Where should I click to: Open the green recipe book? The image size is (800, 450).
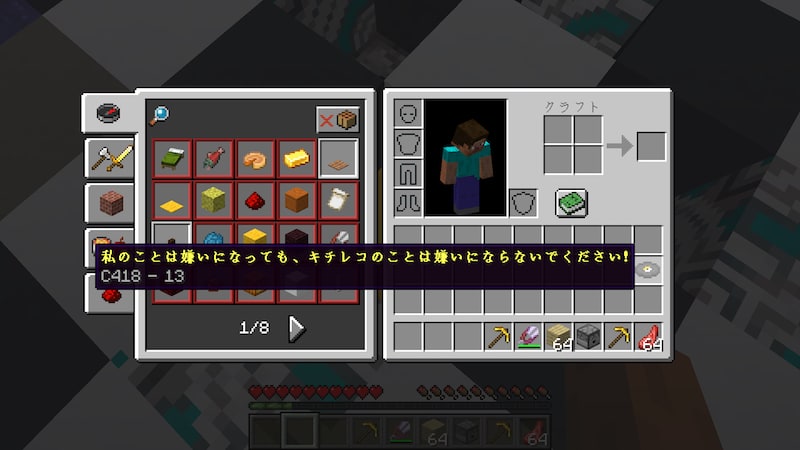coord(571,203)
